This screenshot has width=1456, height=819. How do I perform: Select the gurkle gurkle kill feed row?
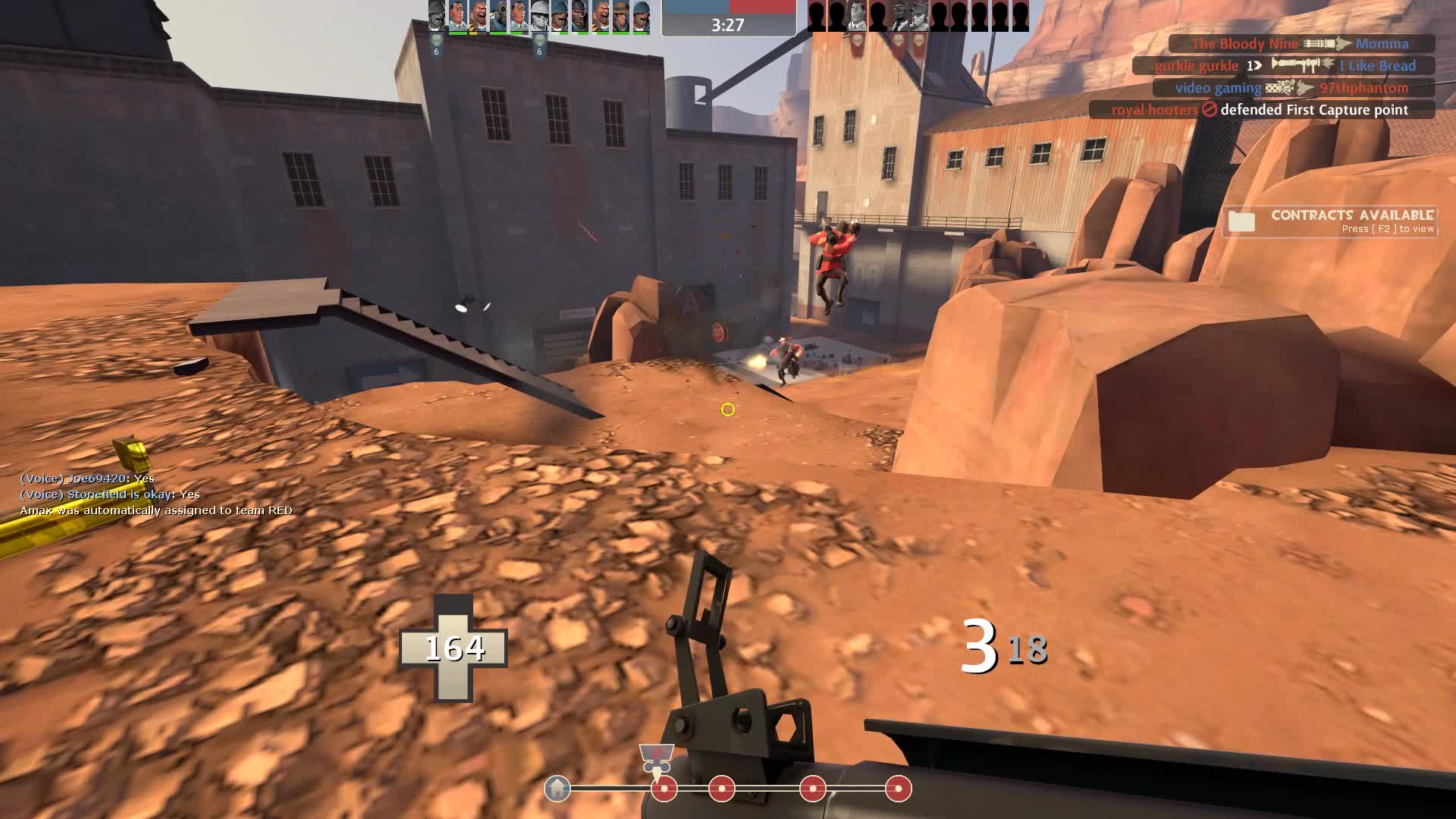coord(1285,66)
